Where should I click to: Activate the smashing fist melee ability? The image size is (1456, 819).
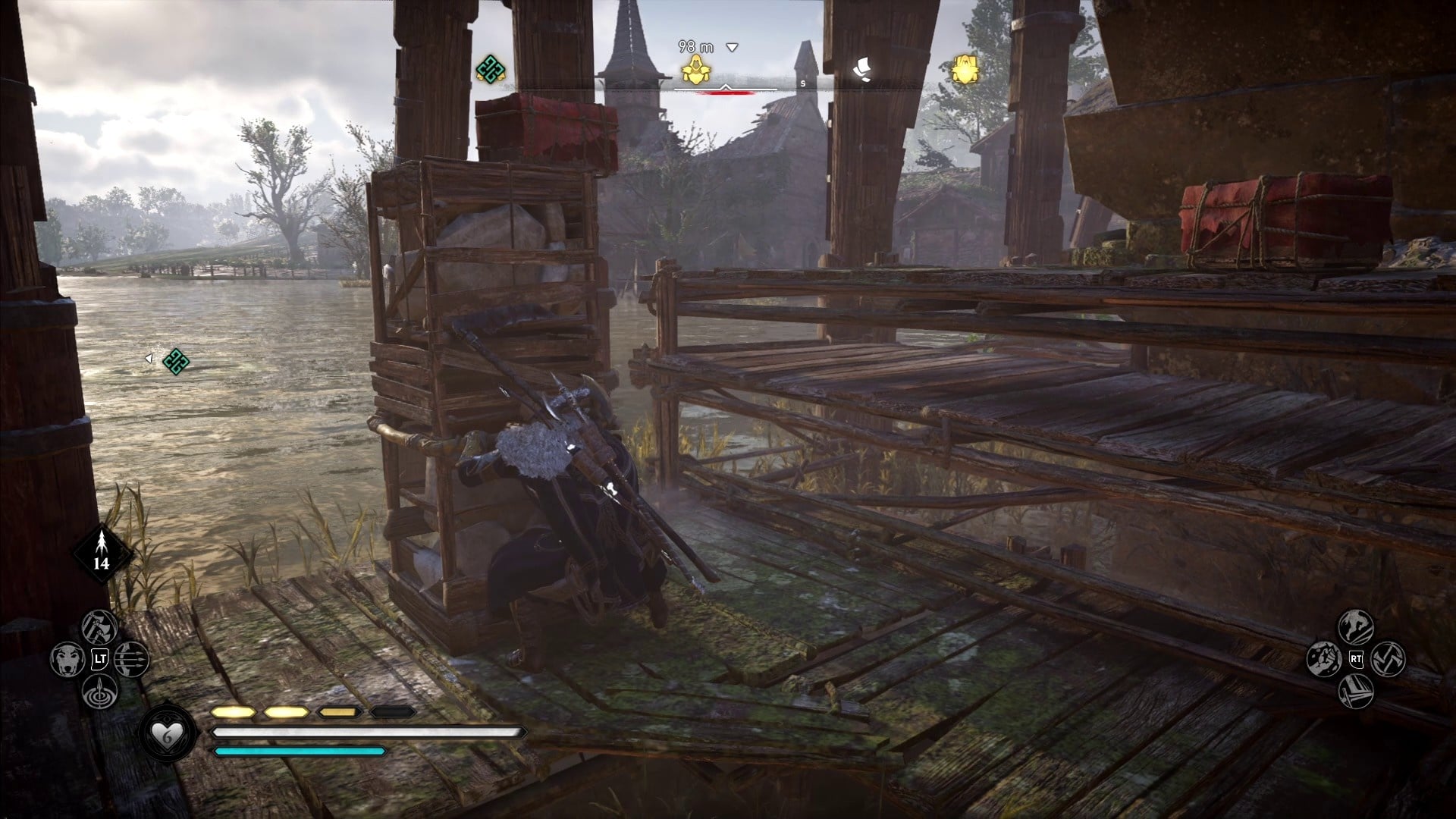pyautogui.click(x=1323, y=659)
